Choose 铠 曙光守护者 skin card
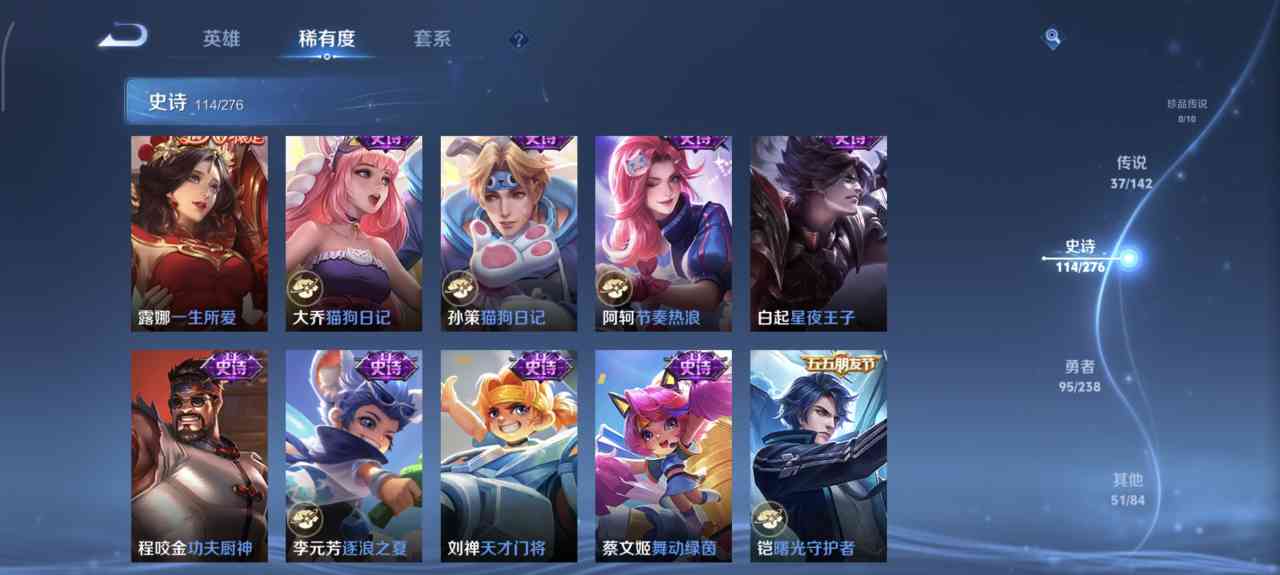 tap(818, 455)
